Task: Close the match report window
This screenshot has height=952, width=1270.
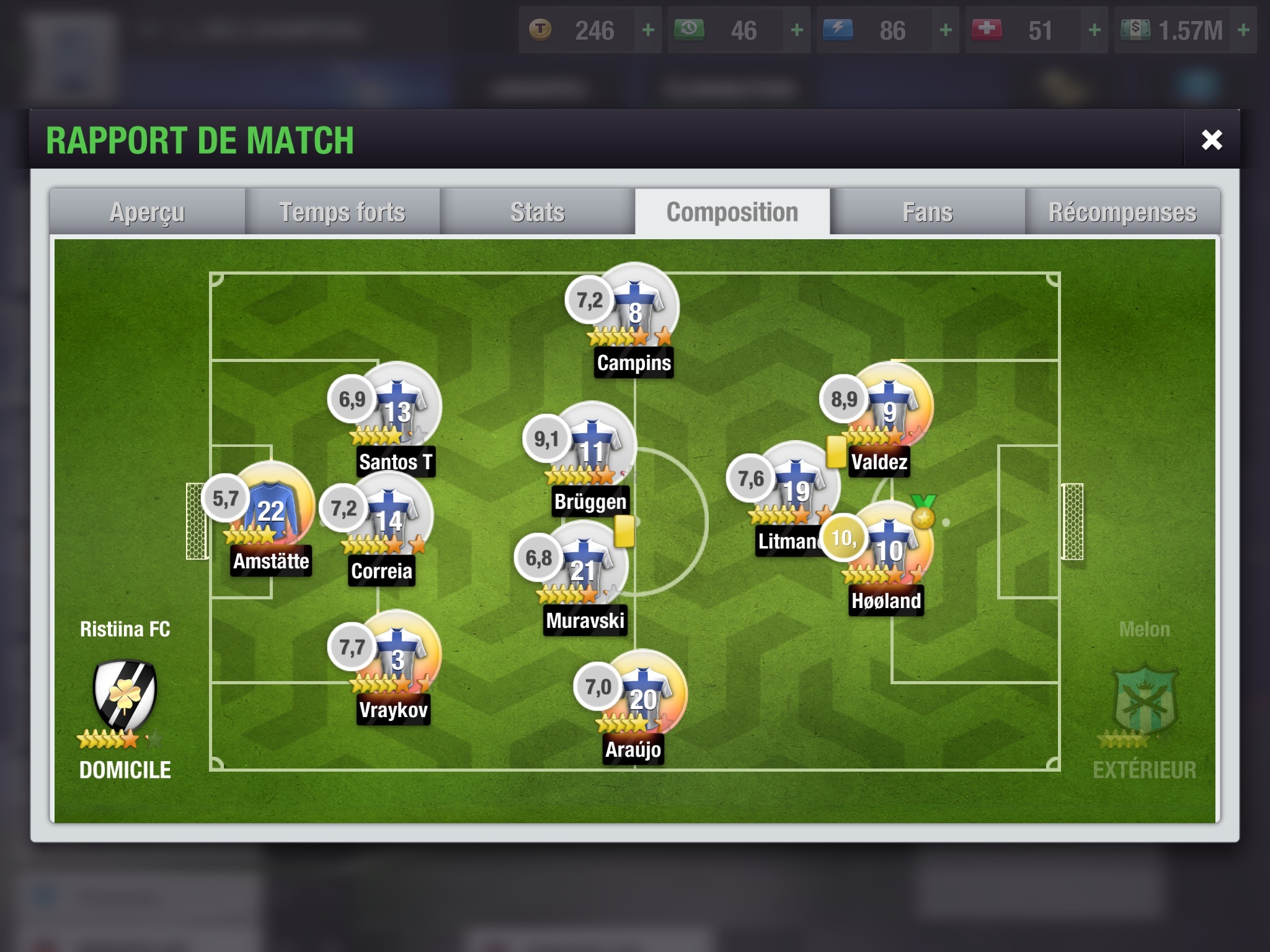Action: (x=1211, y=140)
